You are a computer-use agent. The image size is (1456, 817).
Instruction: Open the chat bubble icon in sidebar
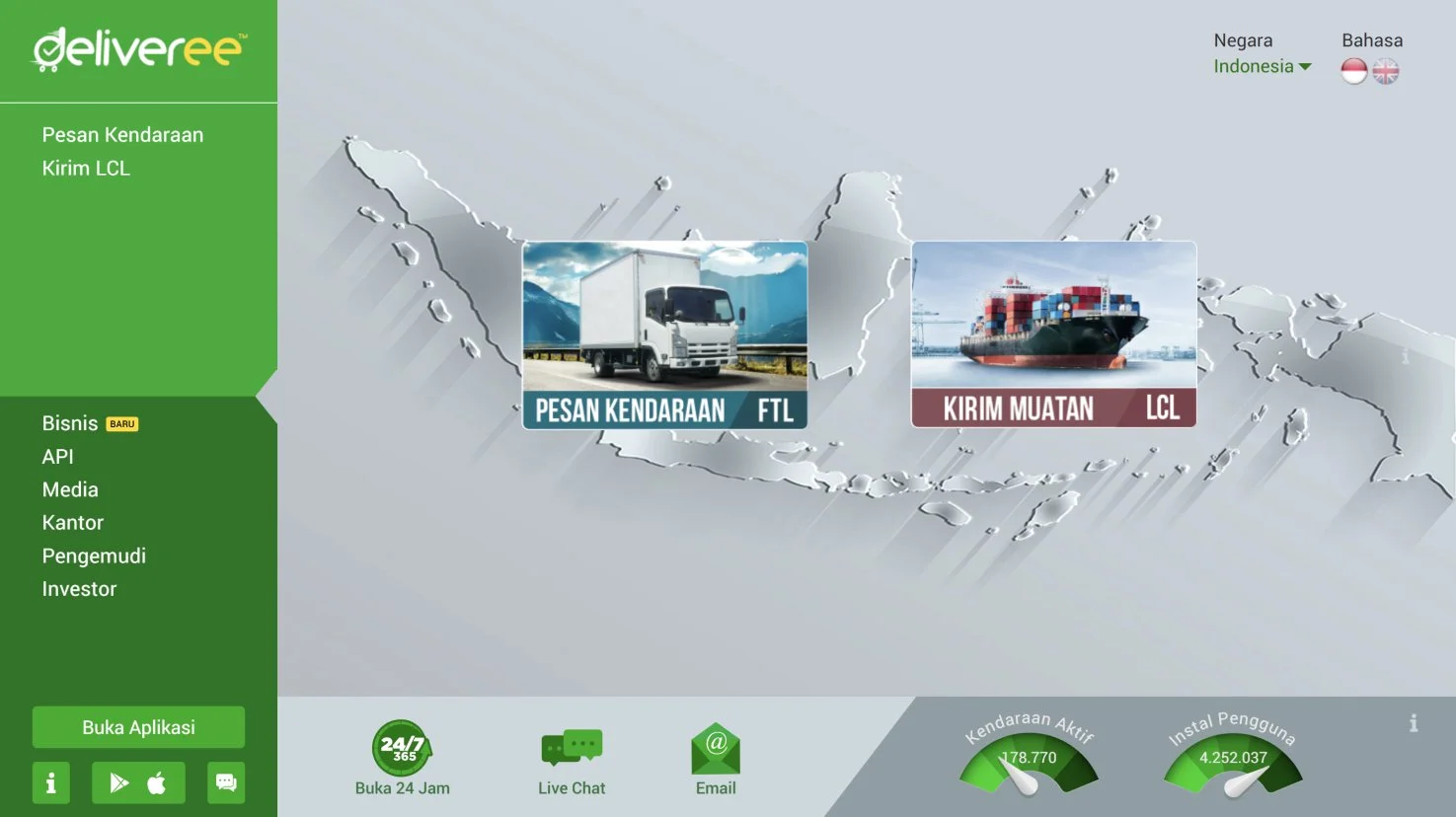(226, 783)
